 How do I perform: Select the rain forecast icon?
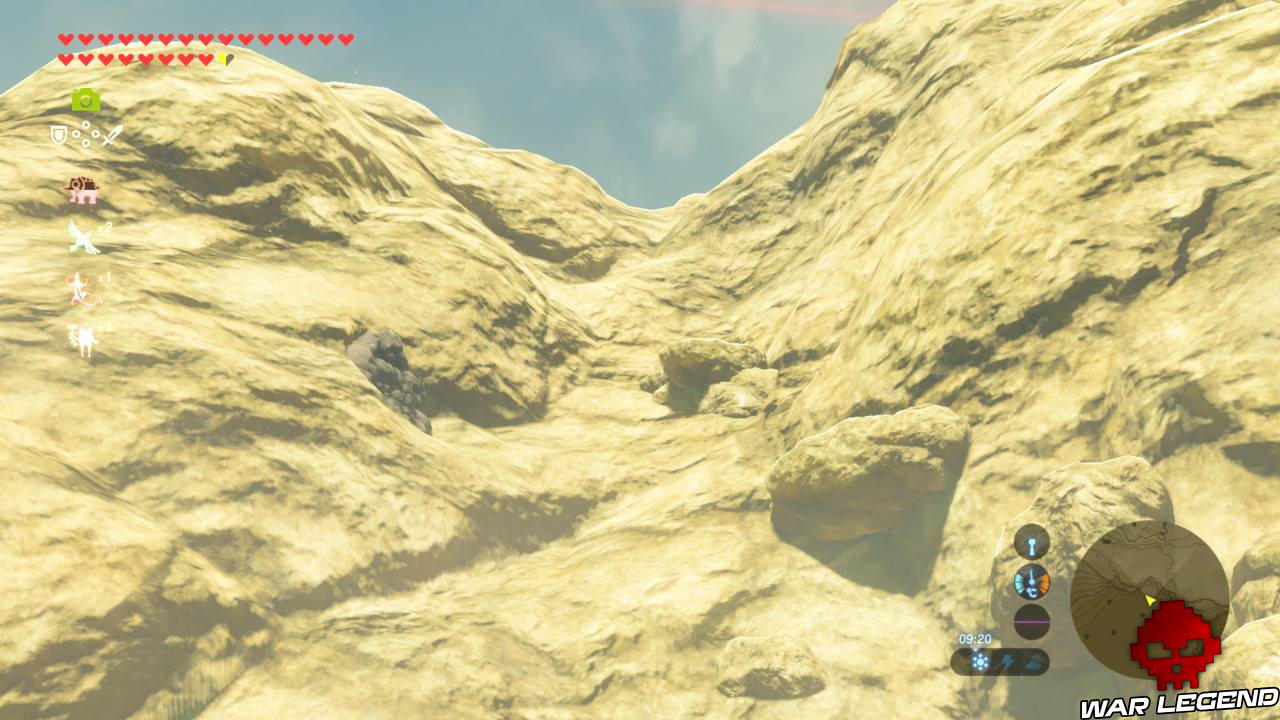click(1033, 661)
